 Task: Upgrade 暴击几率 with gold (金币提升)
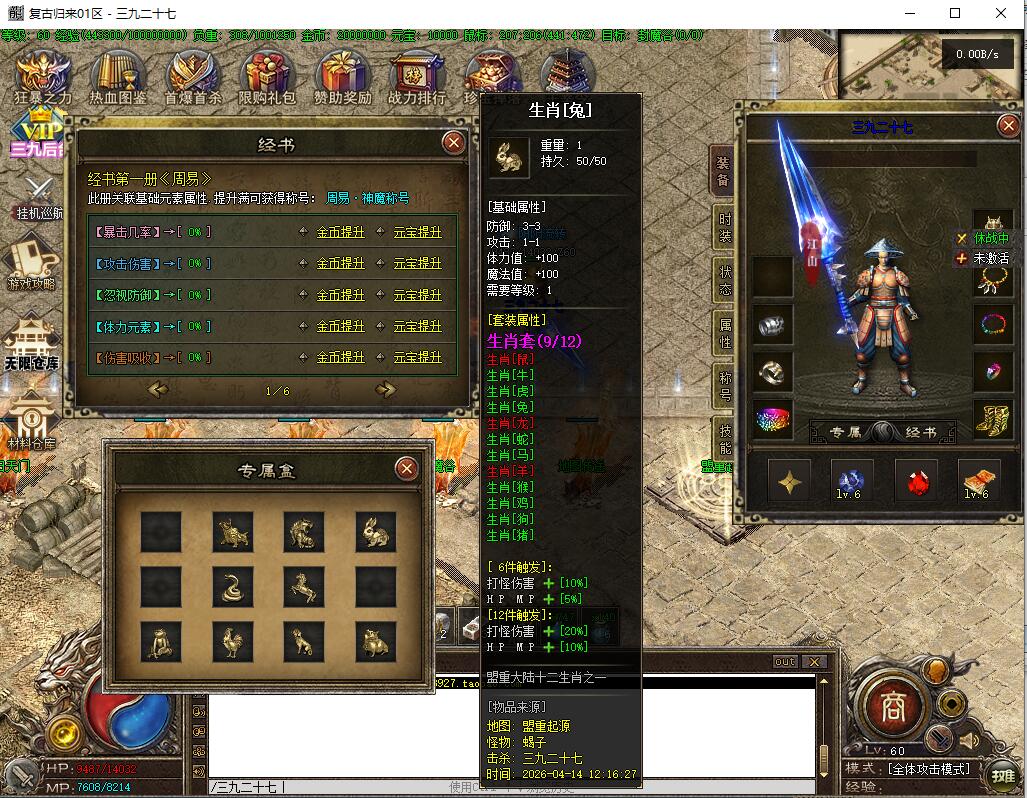tap(340, 232)
